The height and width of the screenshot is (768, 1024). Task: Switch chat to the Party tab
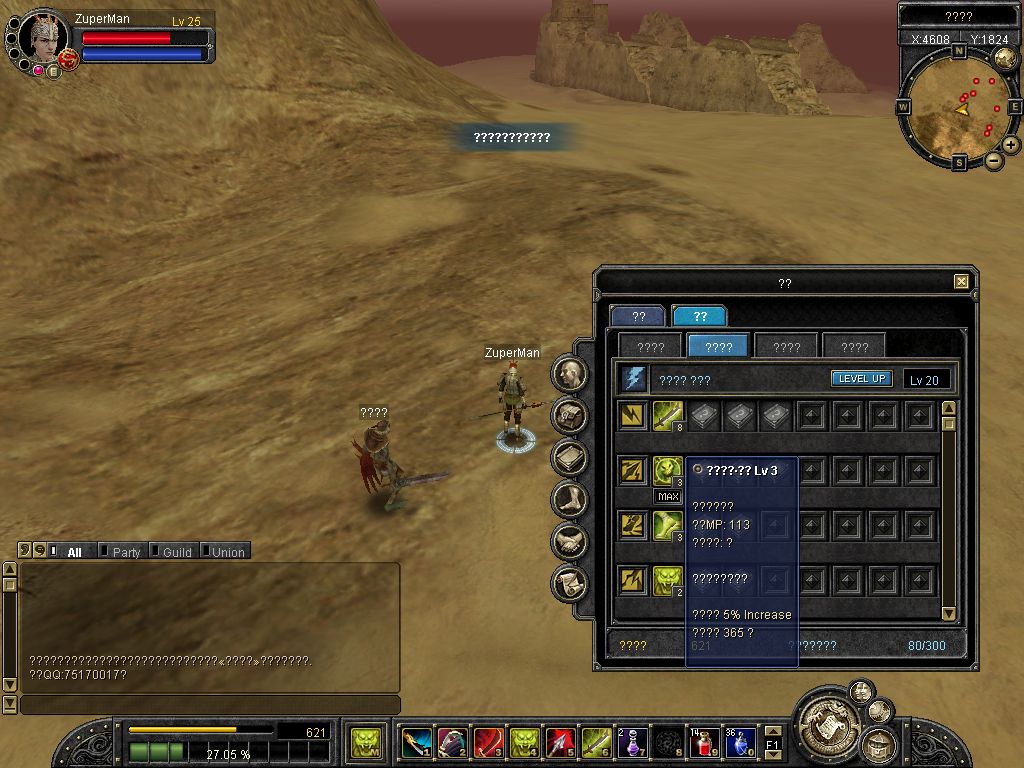pyautogui.click(x=126, y=552)
